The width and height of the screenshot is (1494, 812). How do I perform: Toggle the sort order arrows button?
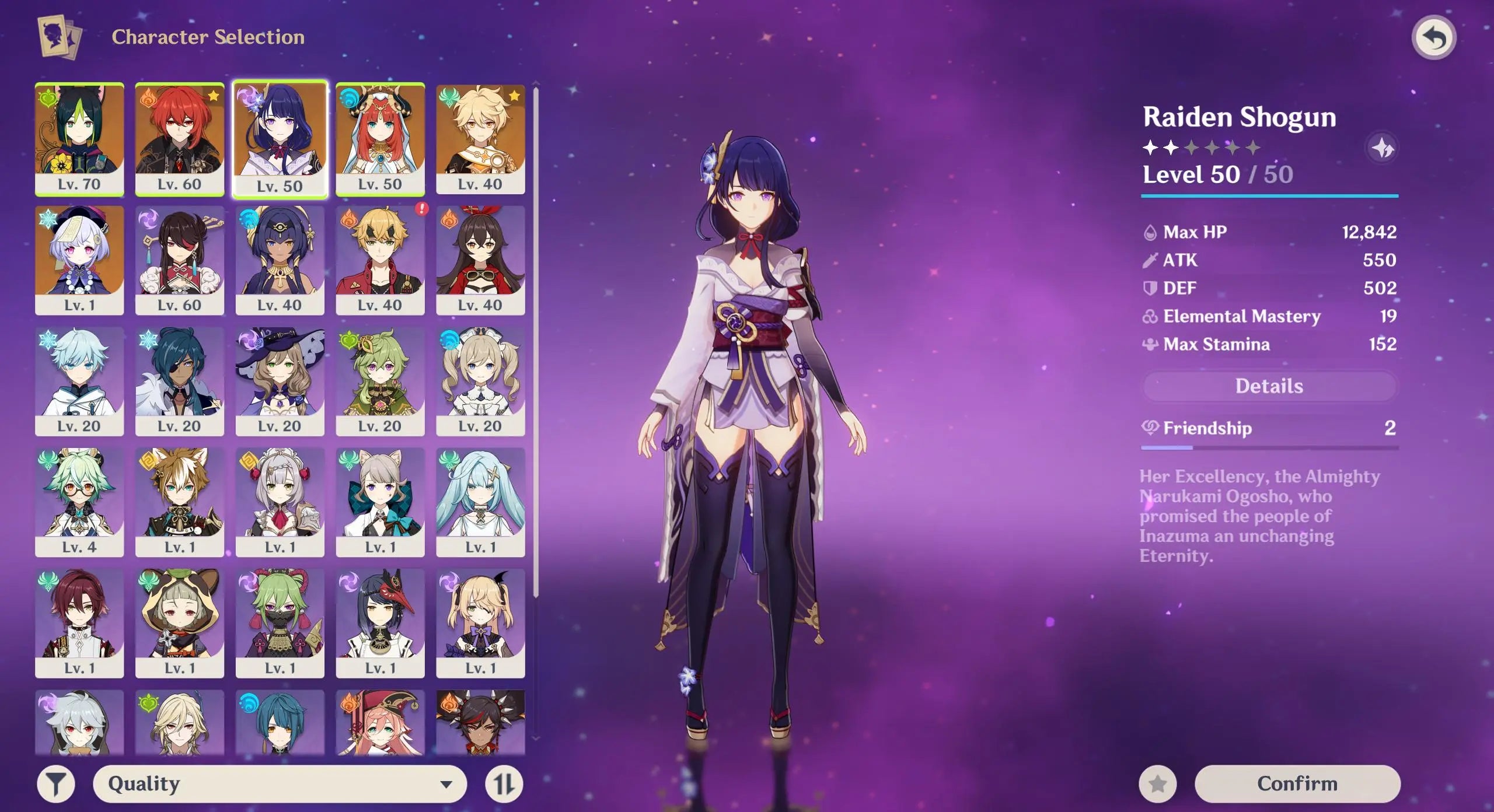click(504, 784)
